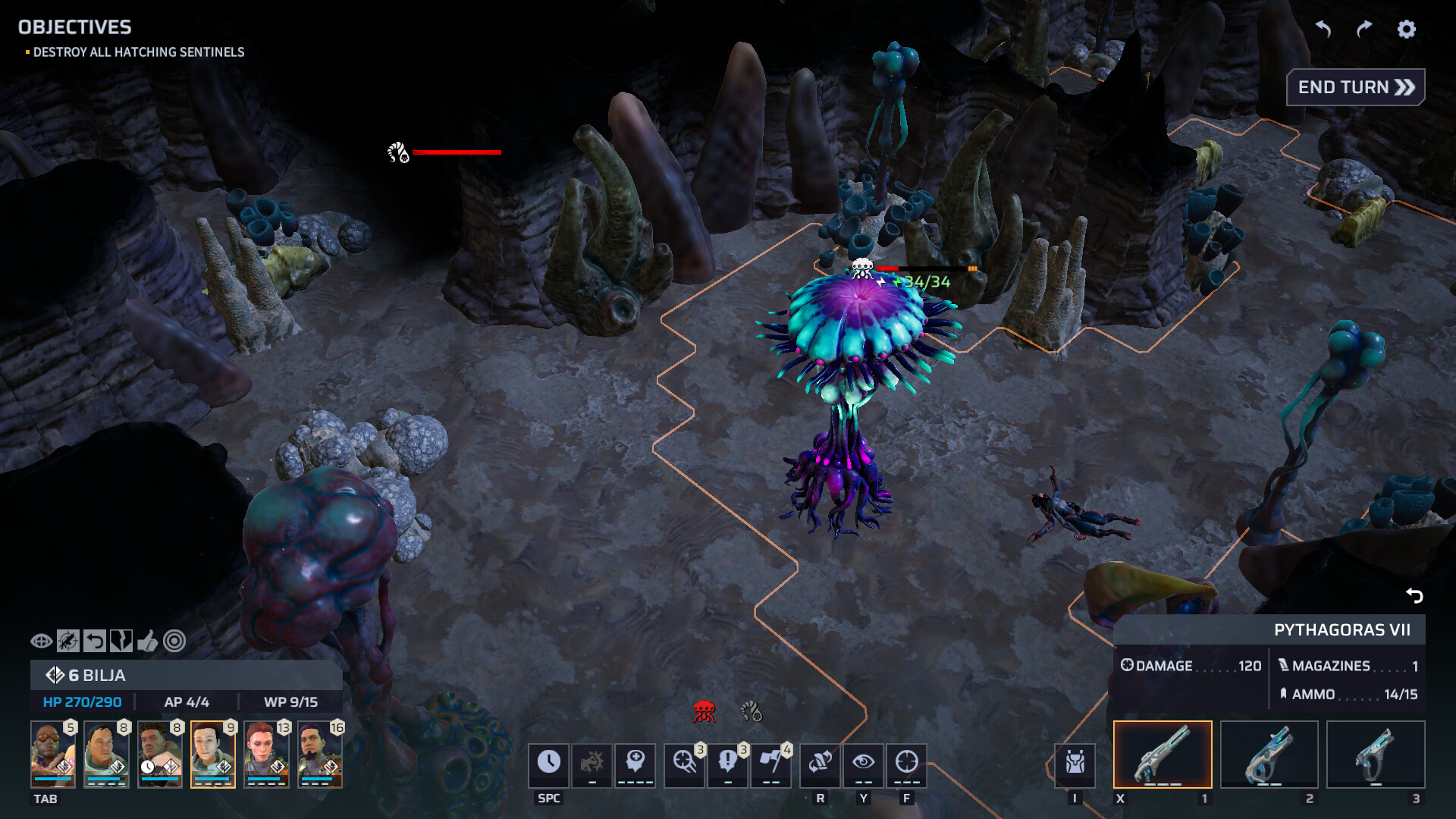This screenshot has width=1456, height=819.
Task: Use the head-with-plus recover ability
Action: tap(635, 762)
